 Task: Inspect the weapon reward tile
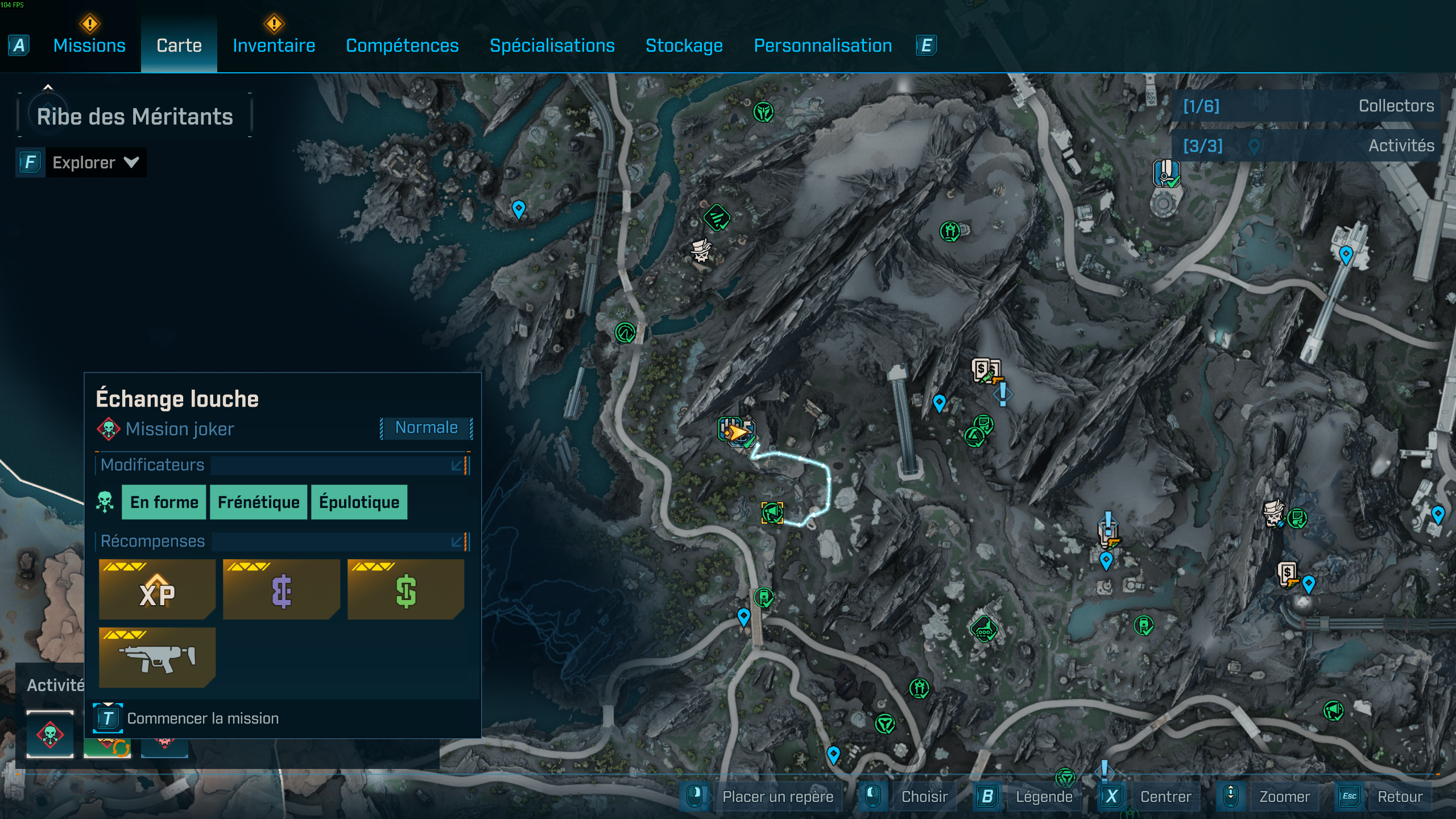[x=157, y=657]
